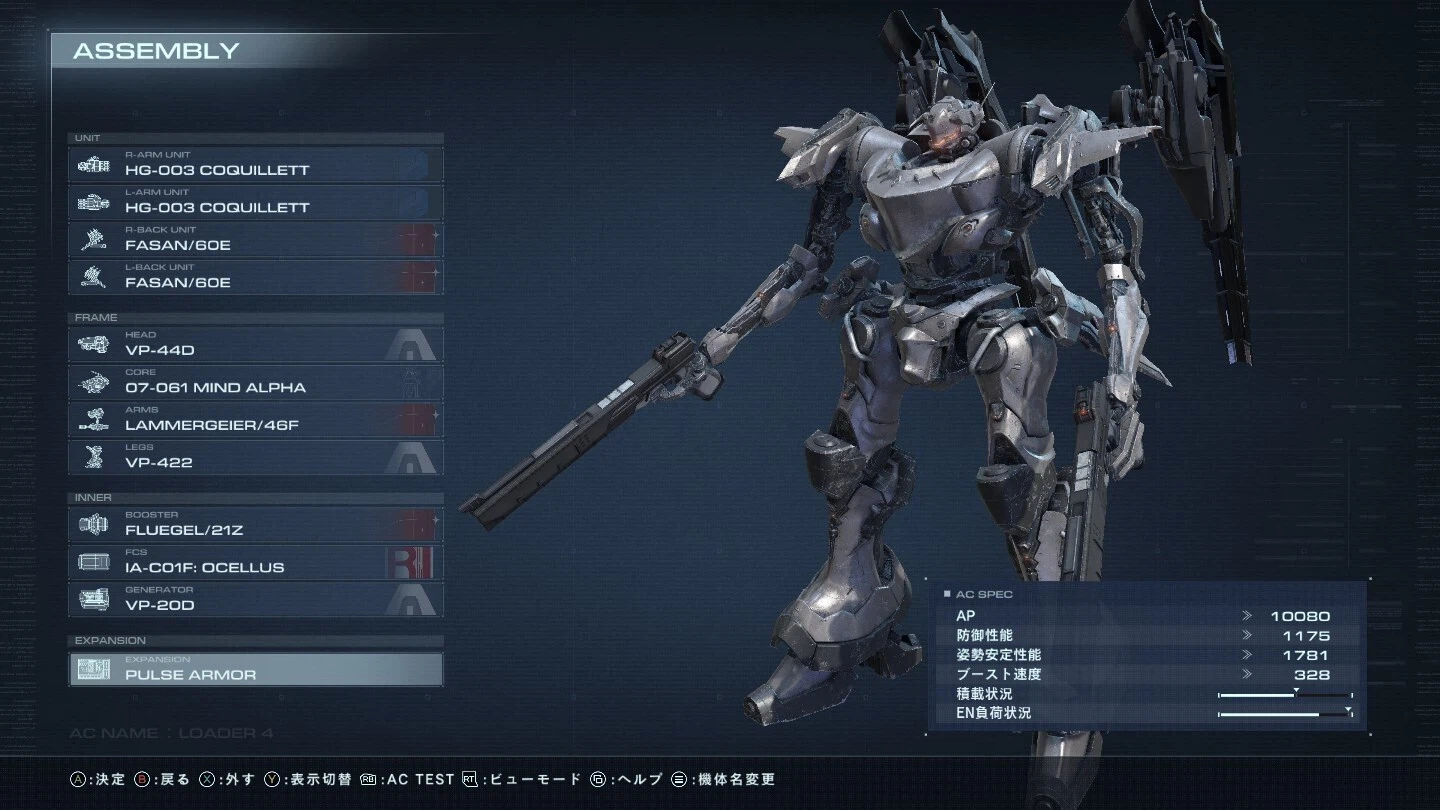Select the LEGS VP-422 entry
This screenshot has height=810, width=1440.
255,456
